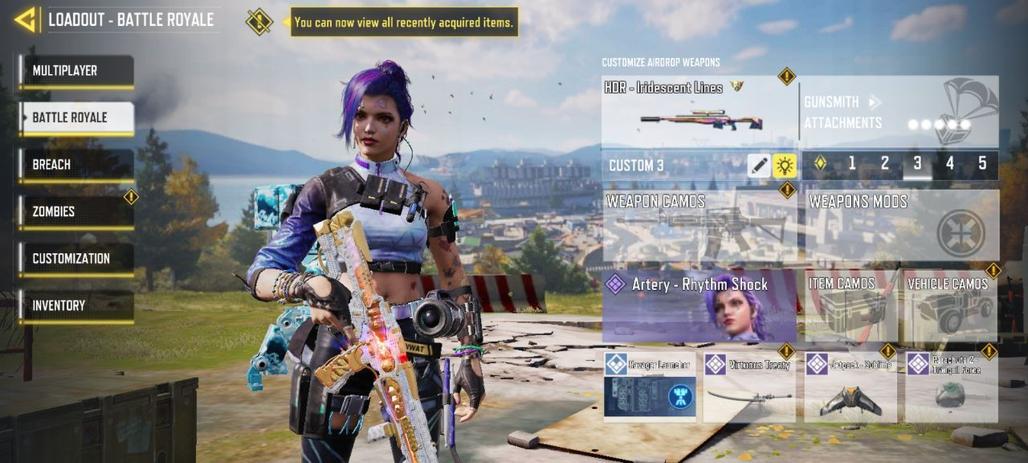Click the yellow lightbulb icon
This screenshot has height=463, width=1028.
tap(784, 165)
